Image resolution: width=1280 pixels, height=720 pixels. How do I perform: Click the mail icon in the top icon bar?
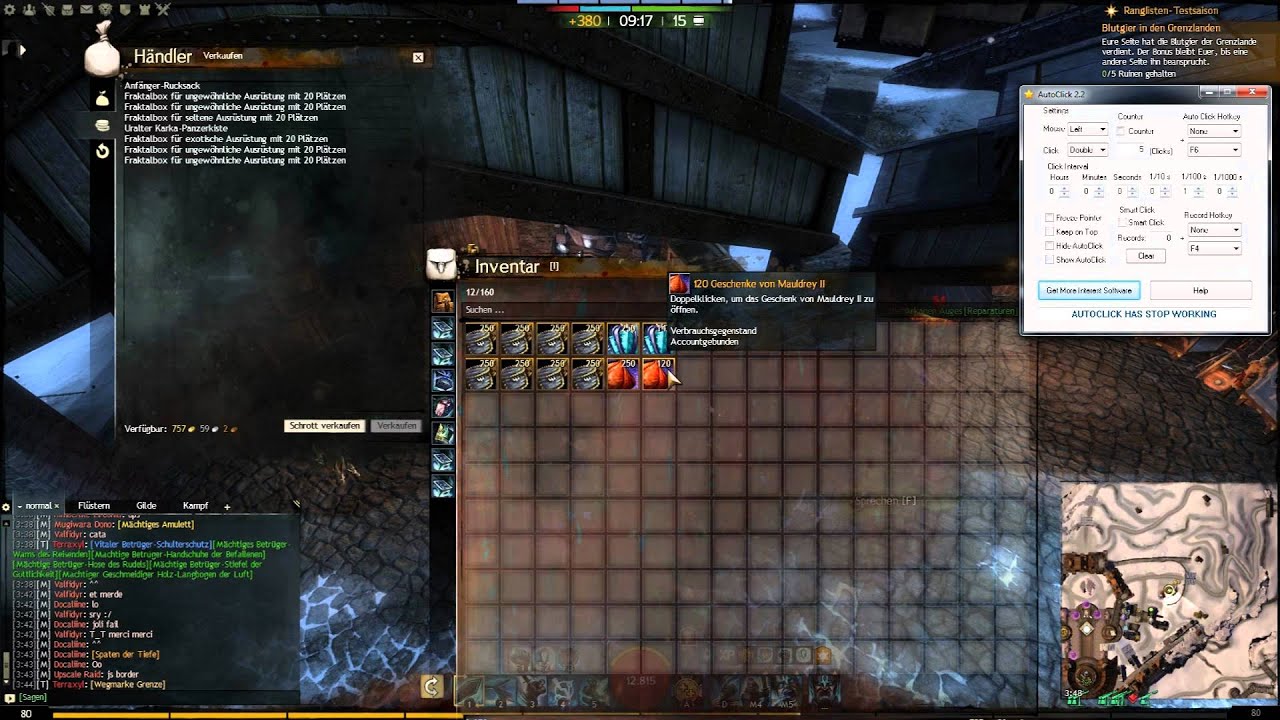click(x=85, y=9)
